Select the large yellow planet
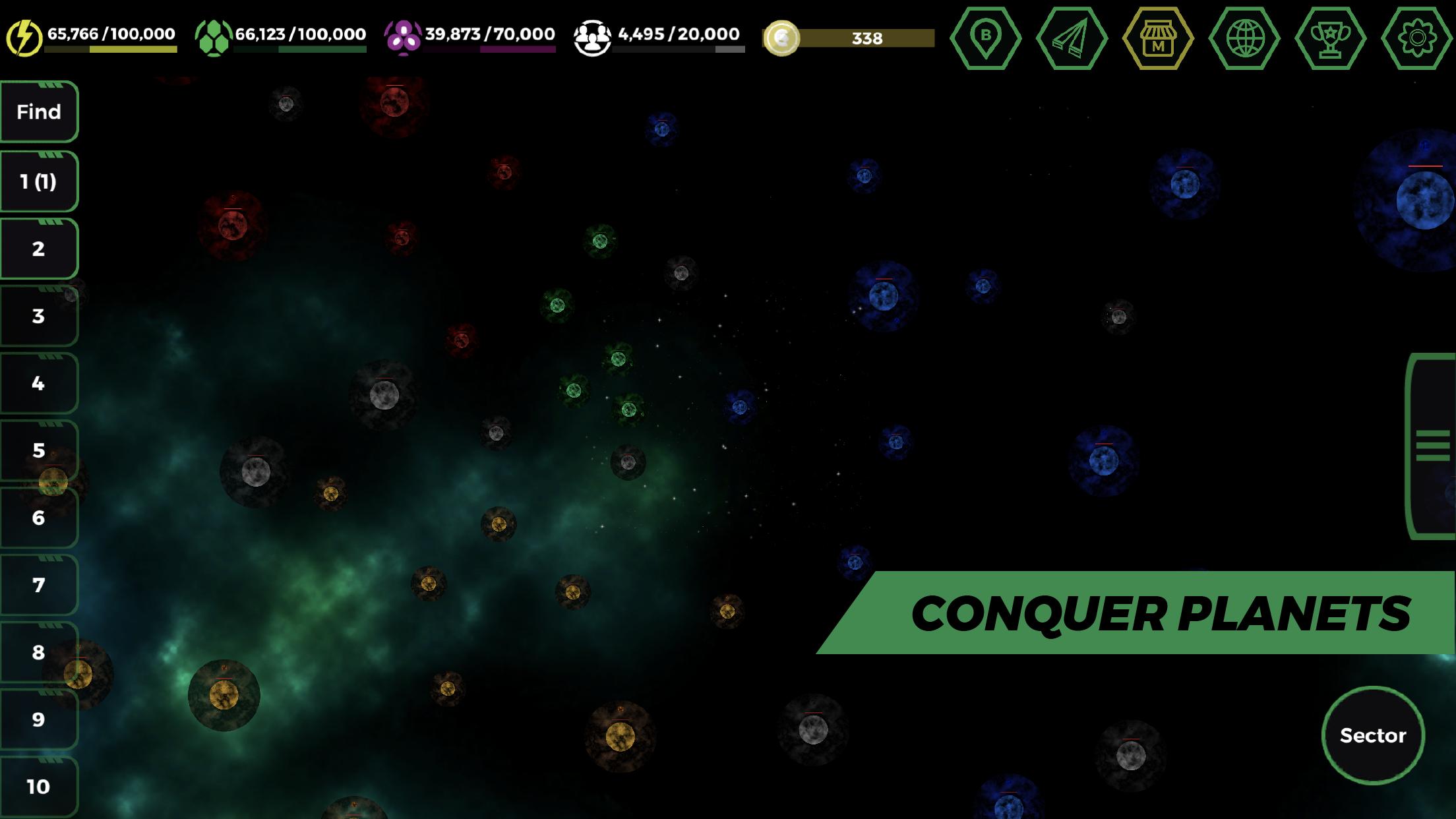1456x819 pixels. [224, 694]
